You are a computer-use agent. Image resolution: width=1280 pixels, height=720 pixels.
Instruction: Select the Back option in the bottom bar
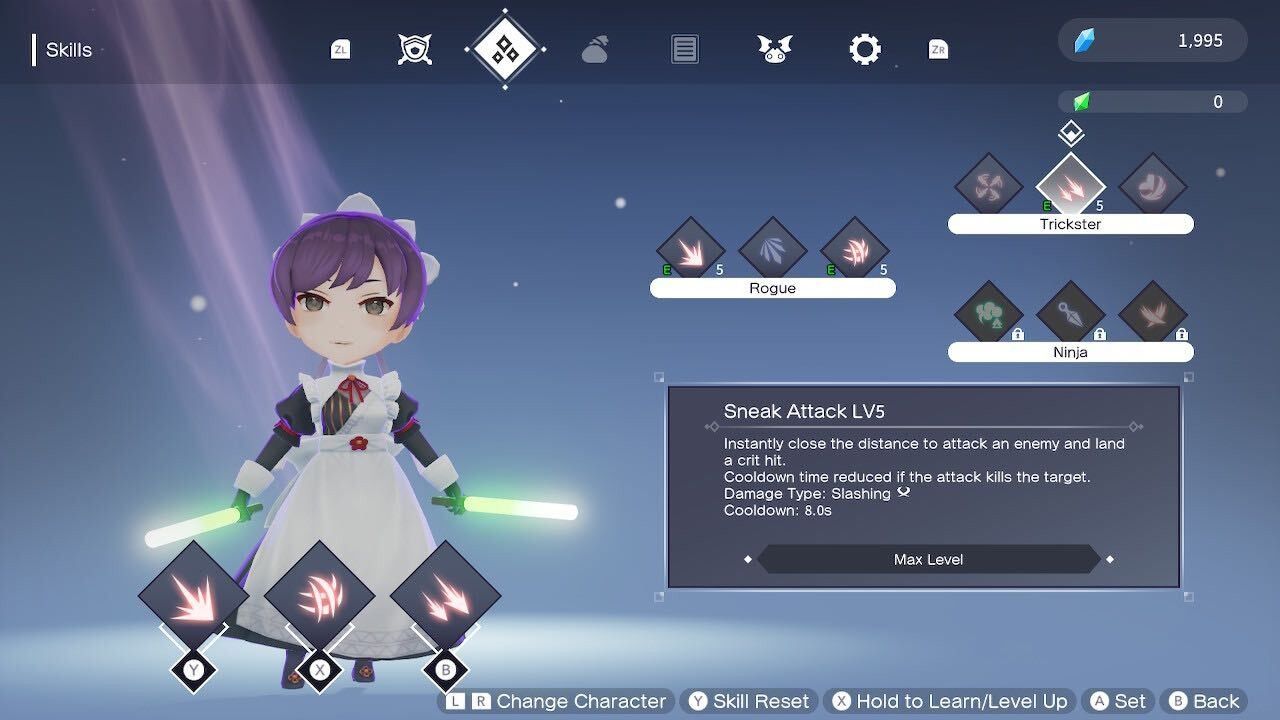1203,700
